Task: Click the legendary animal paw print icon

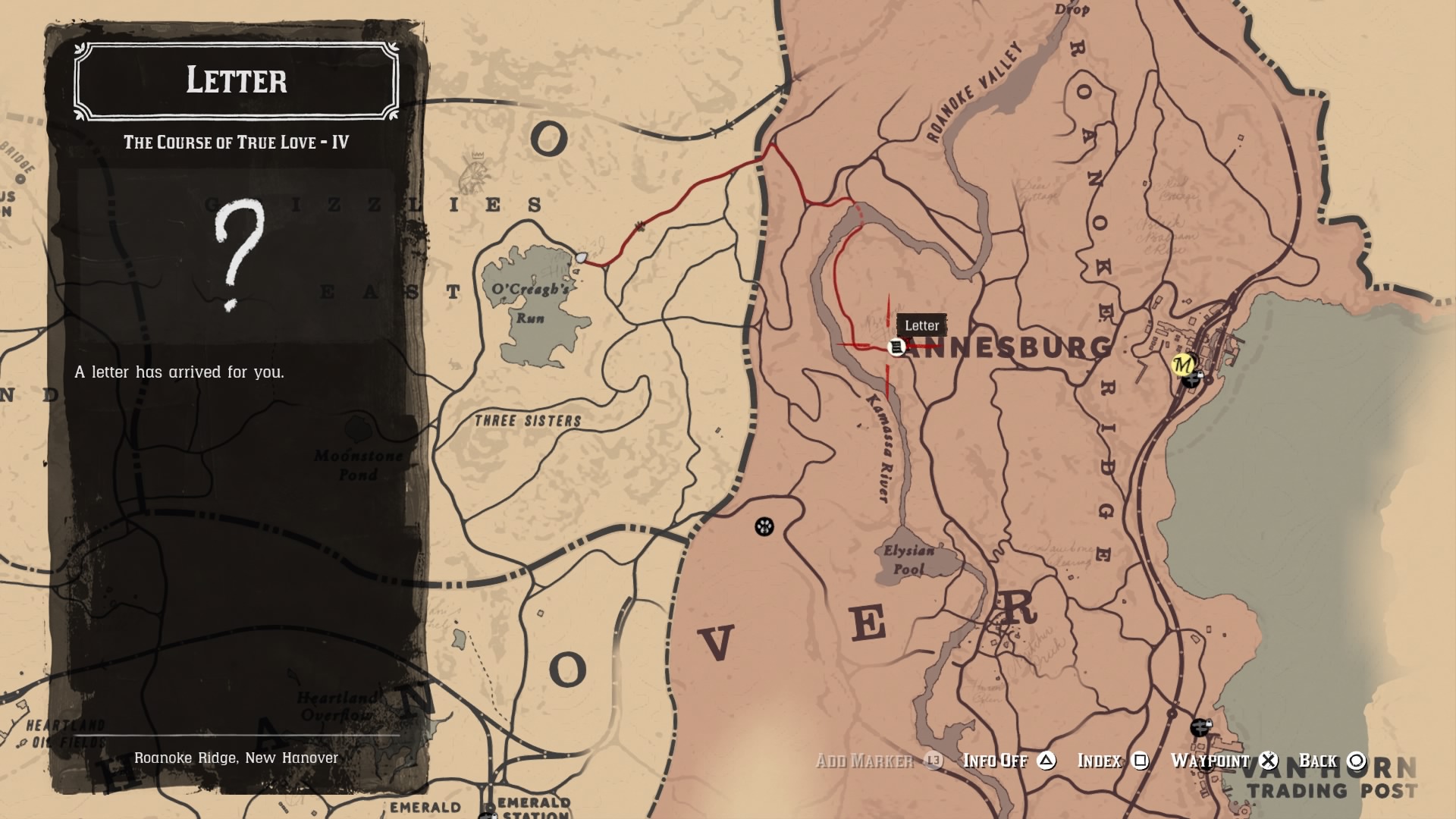Action: pyautogui.click(x=765, y=526)
